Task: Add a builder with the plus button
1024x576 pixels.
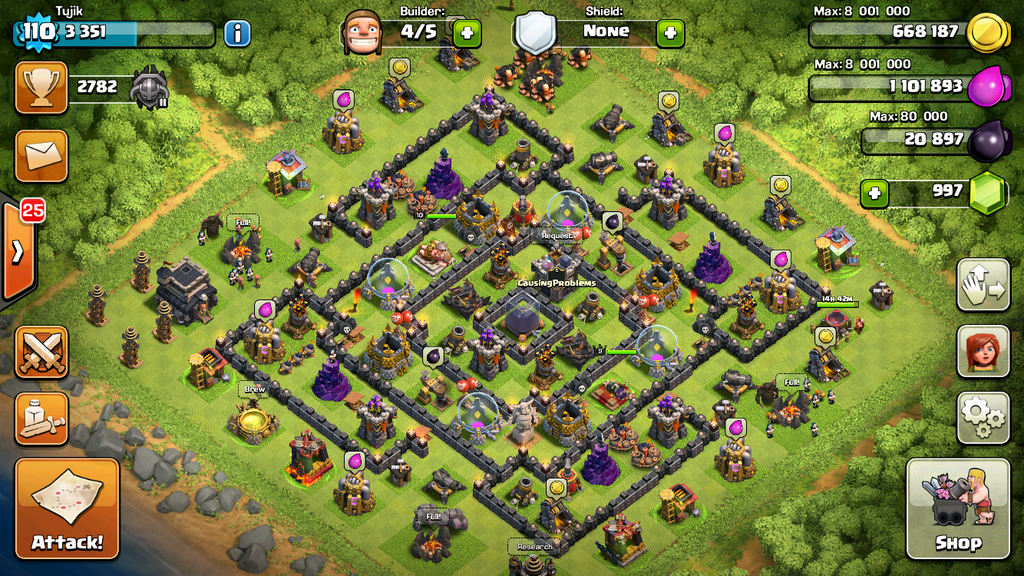Action: (467, 33)
